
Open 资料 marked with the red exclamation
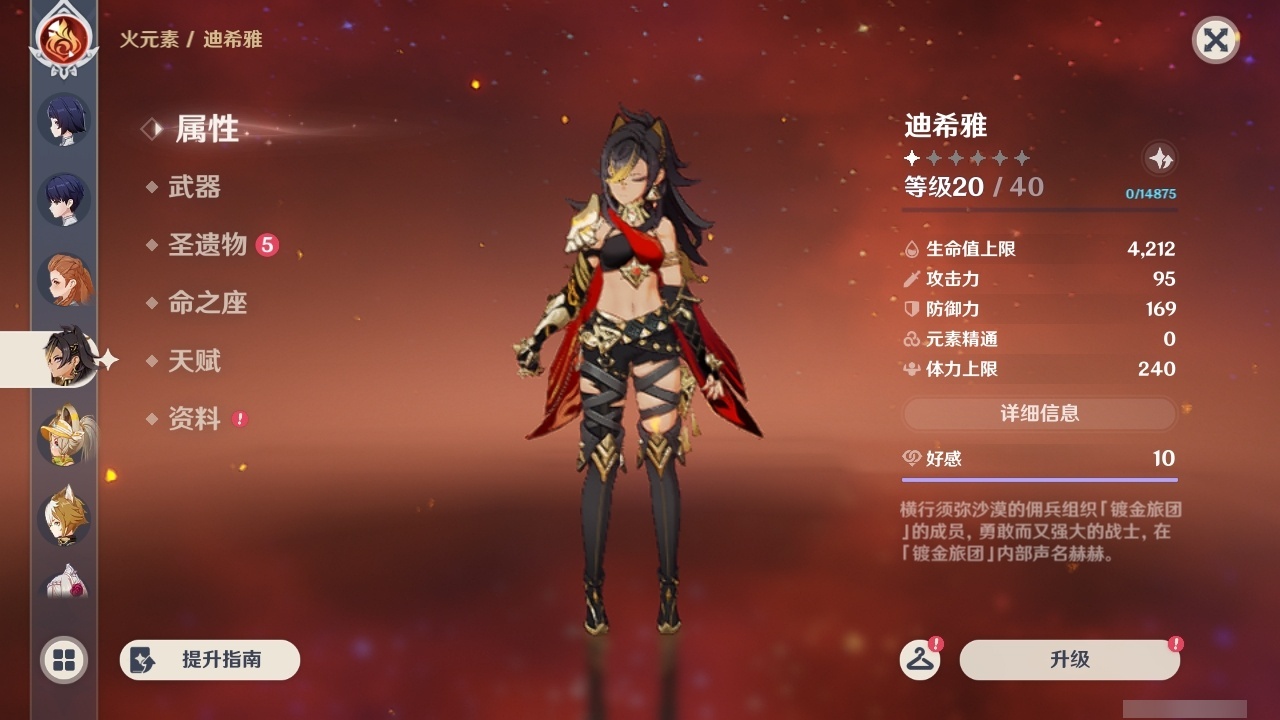click(x=195, y=420)
